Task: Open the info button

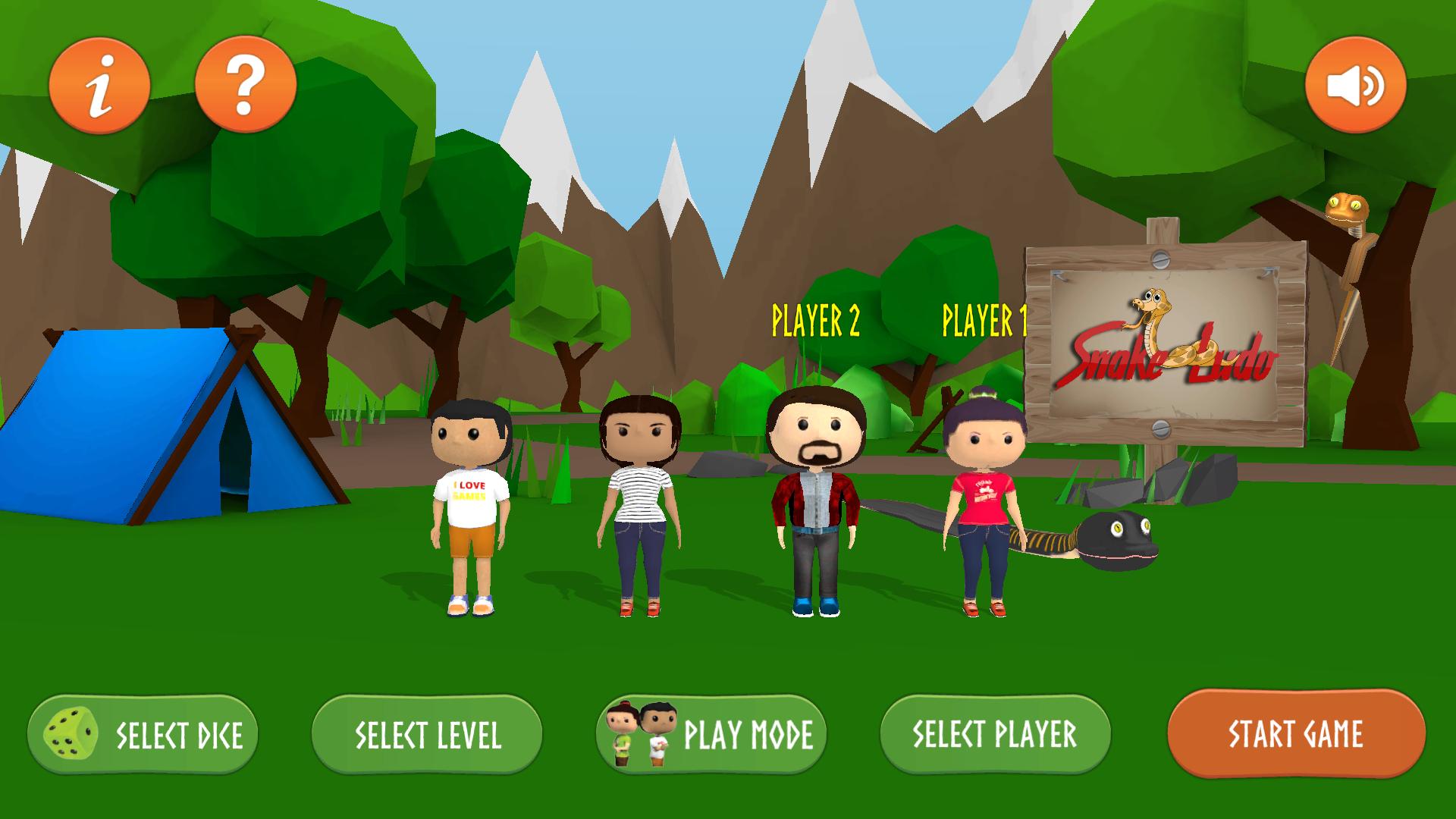Action: point(99,85)
